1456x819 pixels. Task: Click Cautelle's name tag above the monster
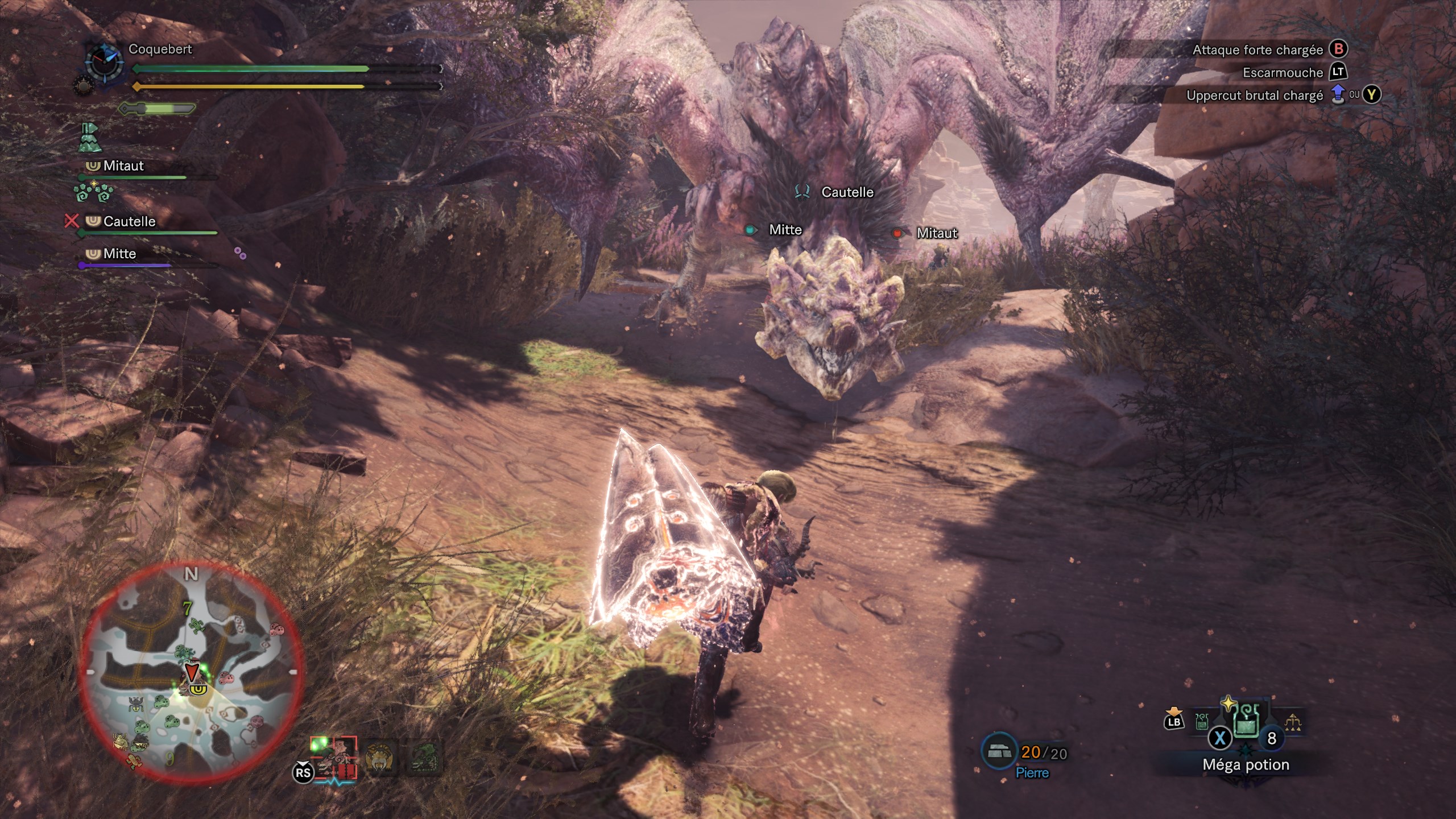pos(847,192)
